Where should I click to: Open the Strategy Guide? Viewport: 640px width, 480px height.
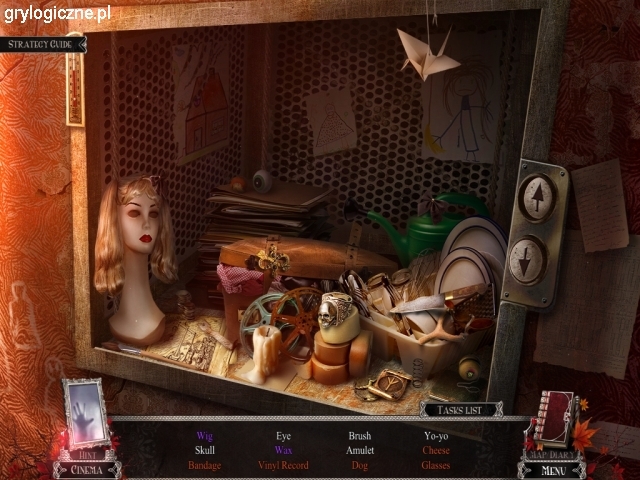[x=42, y=44]
